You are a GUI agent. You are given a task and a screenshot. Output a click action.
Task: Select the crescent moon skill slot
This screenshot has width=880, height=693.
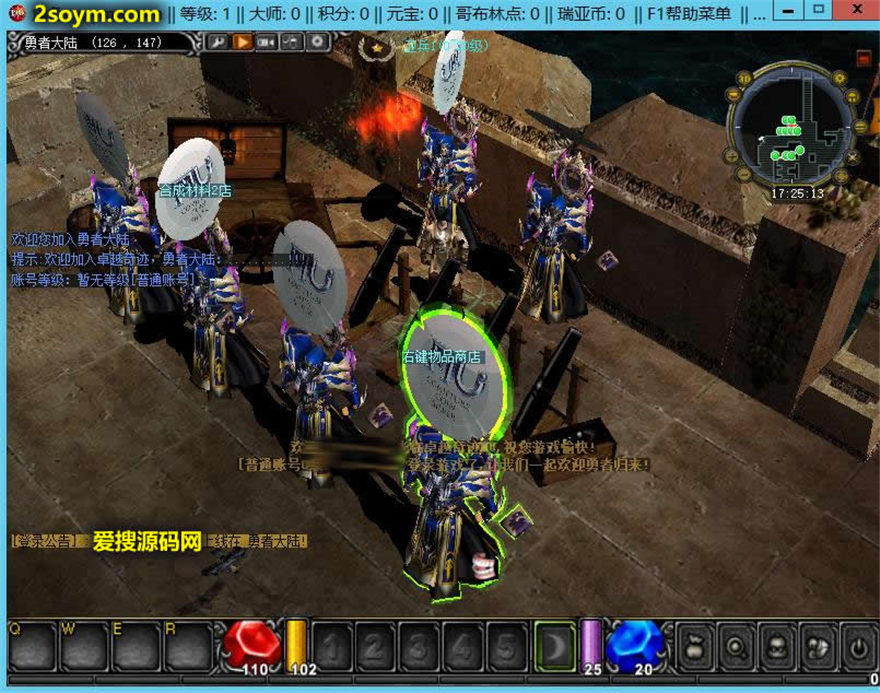tap(553, 644)
